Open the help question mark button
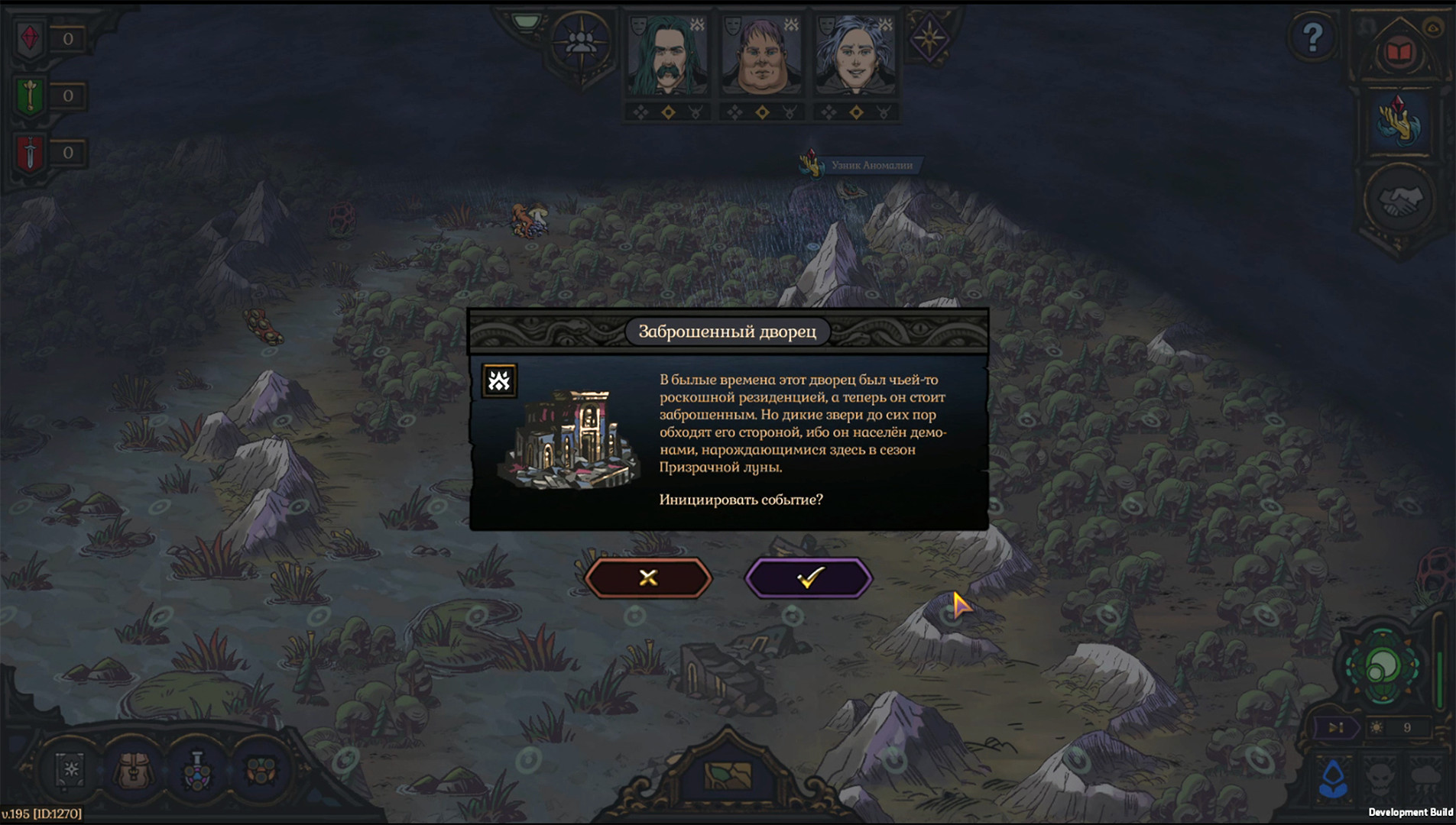Image resolution: width=1456 pixels, height=825 pixels. [1312, 37]
